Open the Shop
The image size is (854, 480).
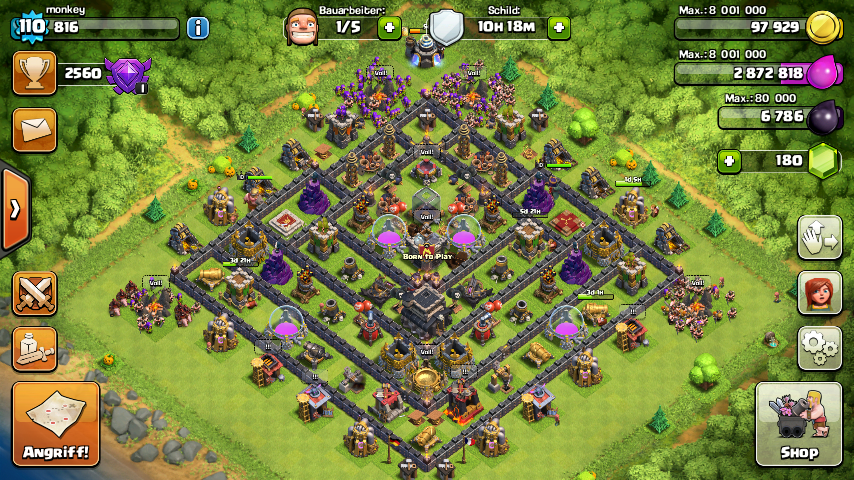tap(798, 424)
